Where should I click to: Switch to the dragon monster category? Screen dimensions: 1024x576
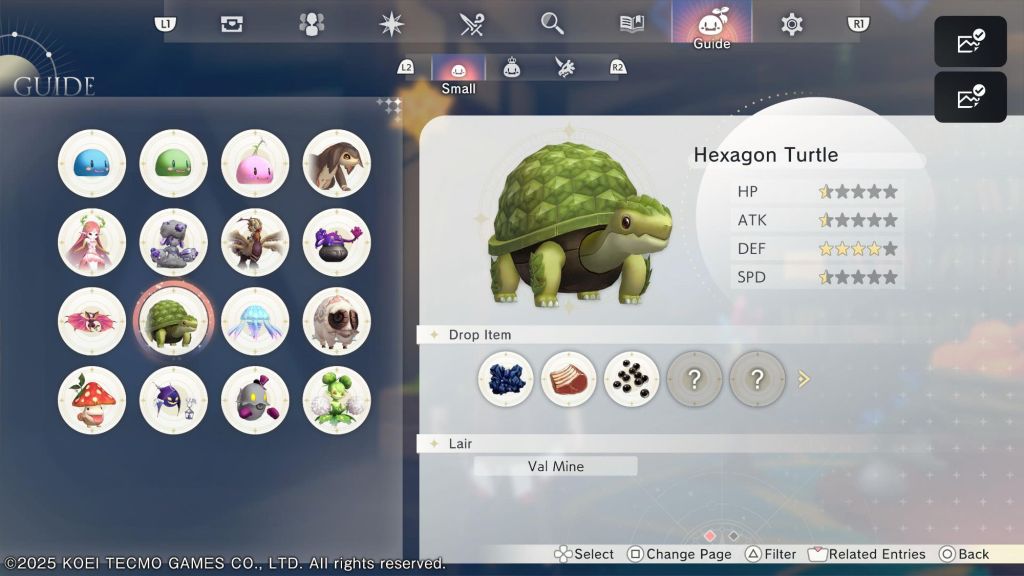click(x=565, y=67)
